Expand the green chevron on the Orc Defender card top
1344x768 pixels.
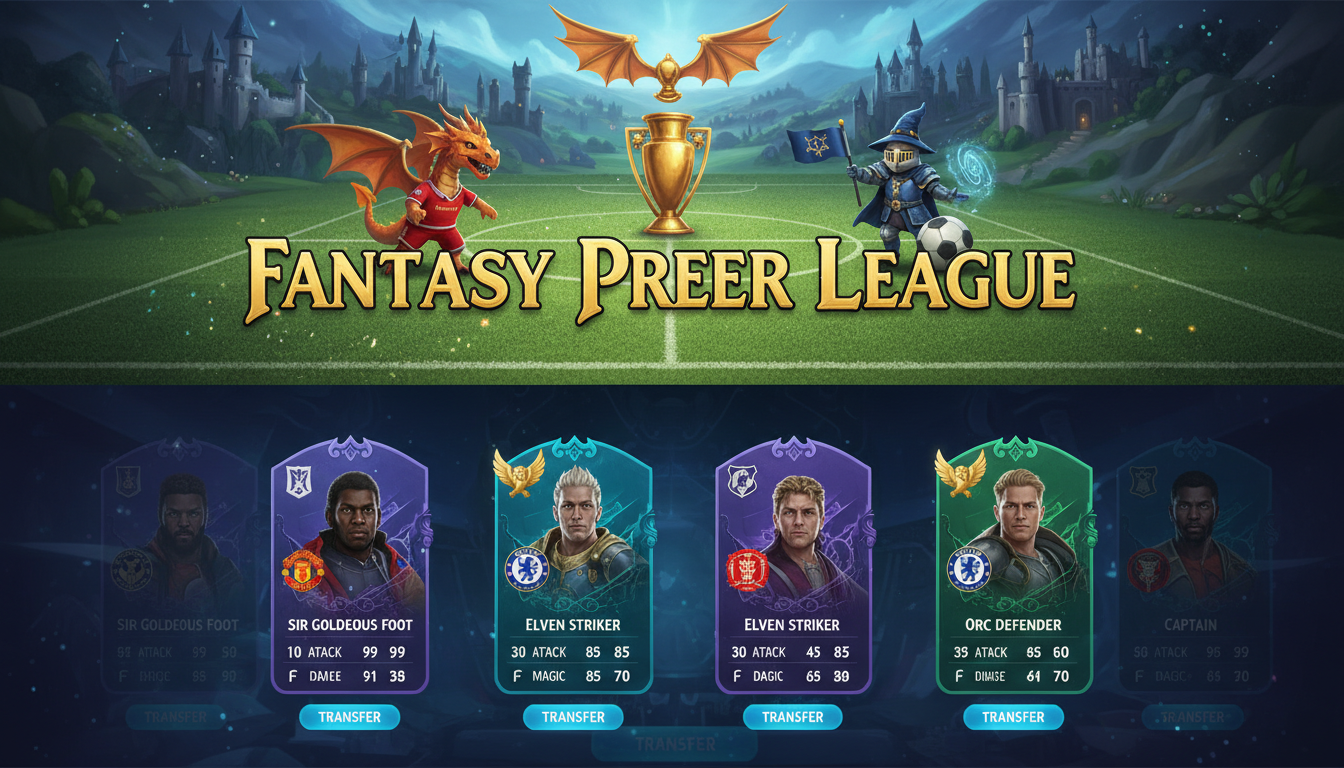tap(1013, 445)
